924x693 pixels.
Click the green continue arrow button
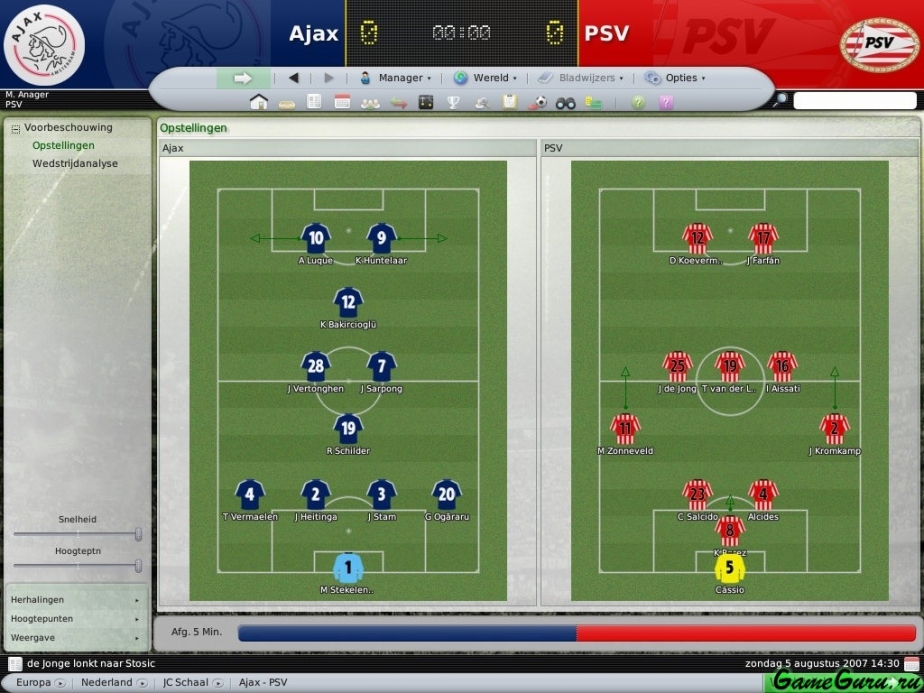coord(242,78)
